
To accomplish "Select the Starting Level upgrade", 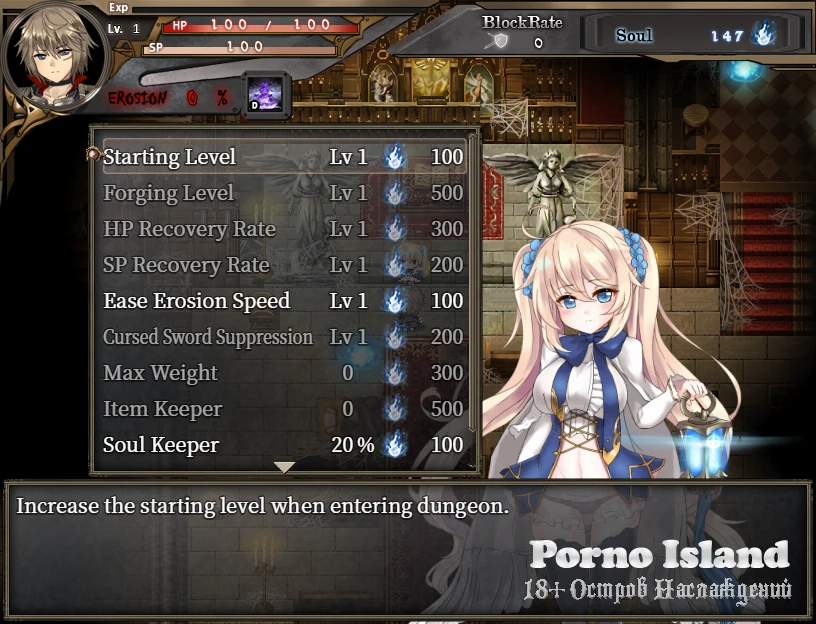I will point(284,157).
